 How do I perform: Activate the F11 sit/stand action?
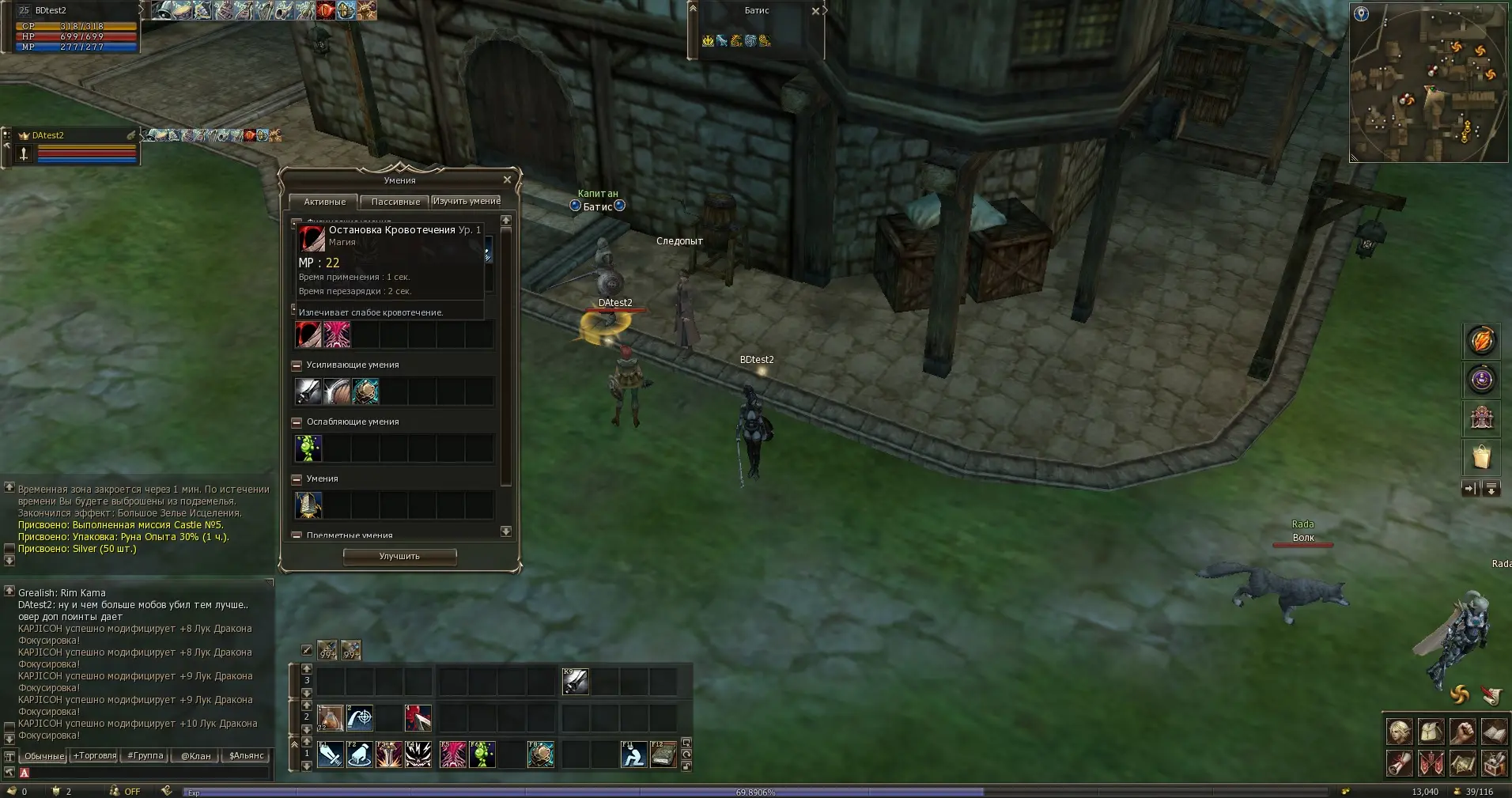click(x=633, y=755)
